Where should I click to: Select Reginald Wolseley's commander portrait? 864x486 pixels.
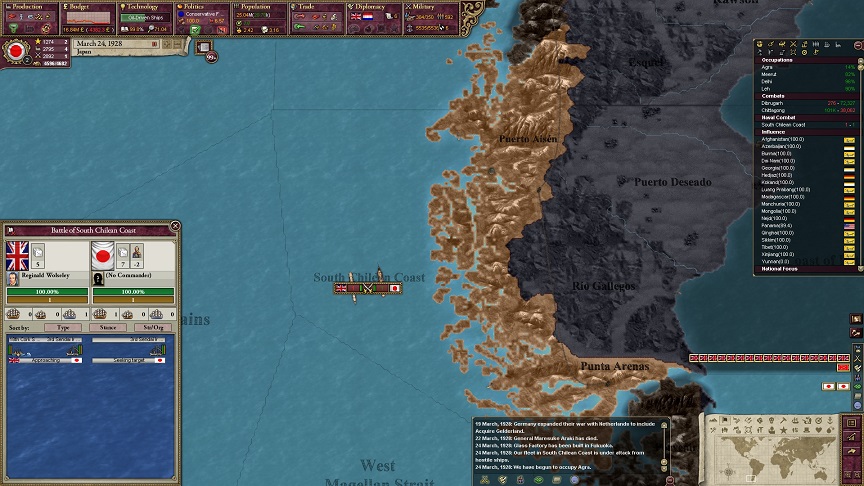13,279
